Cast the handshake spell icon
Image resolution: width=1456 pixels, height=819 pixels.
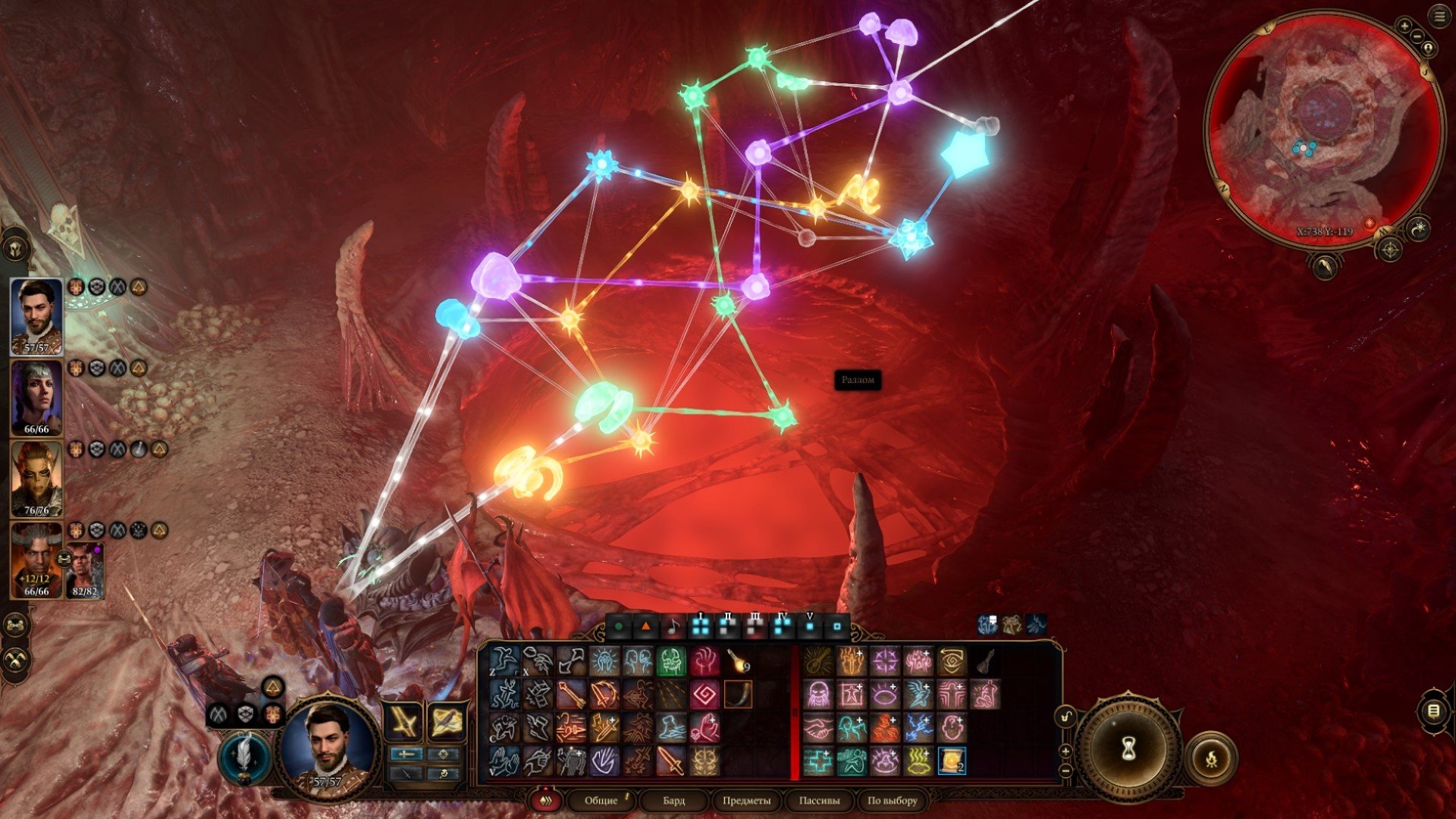(x=817, y=727)
